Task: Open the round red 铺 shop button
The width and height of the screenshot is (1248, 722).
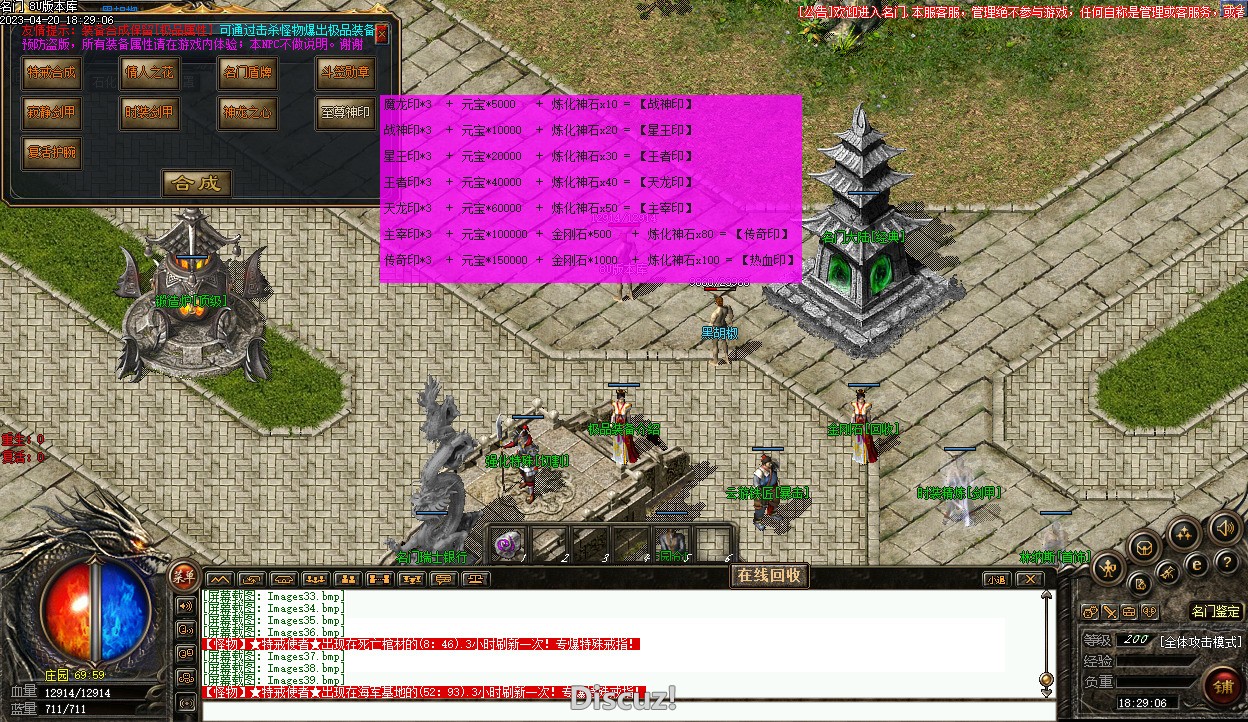Action: (x=1222, y=685)
